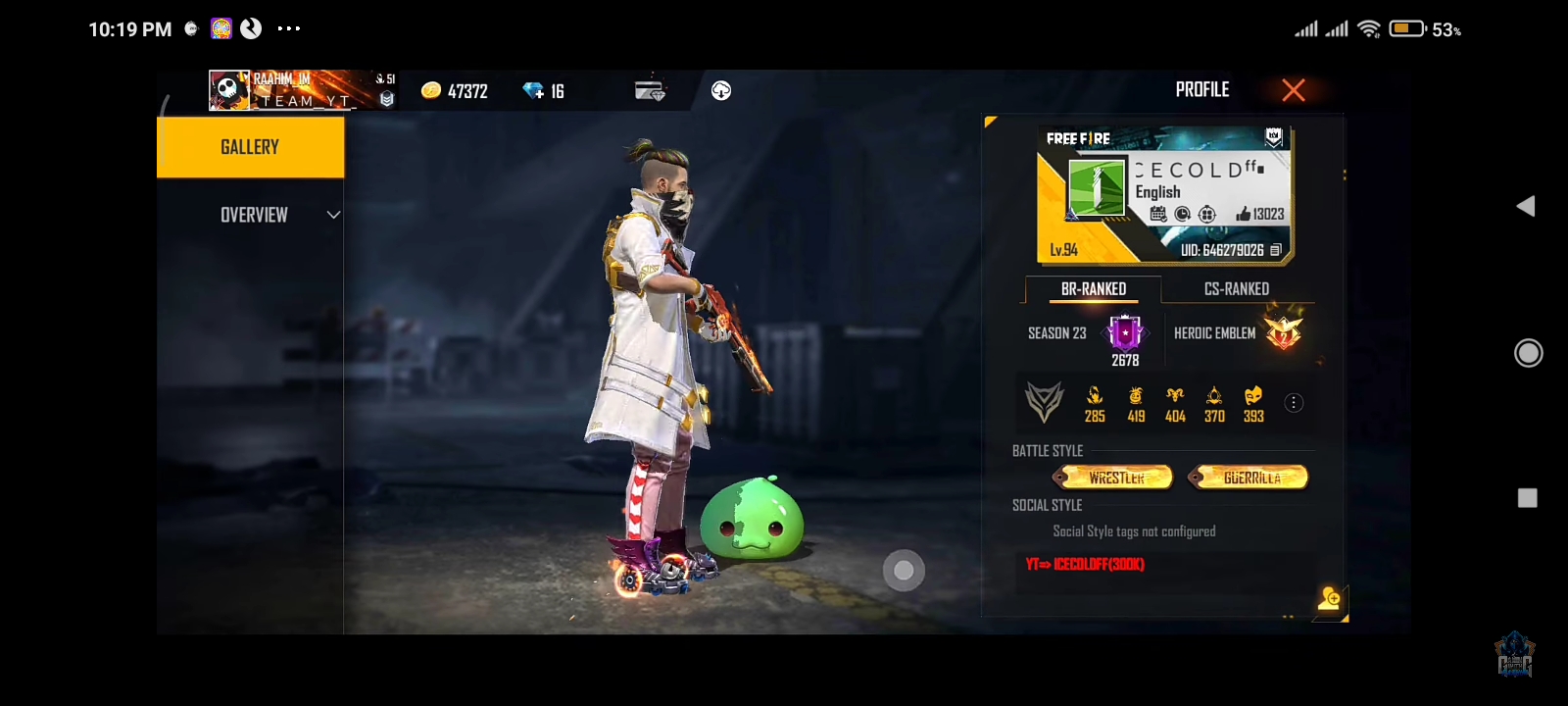Like the profile with thumbs-up icon

coord(1244,214)
